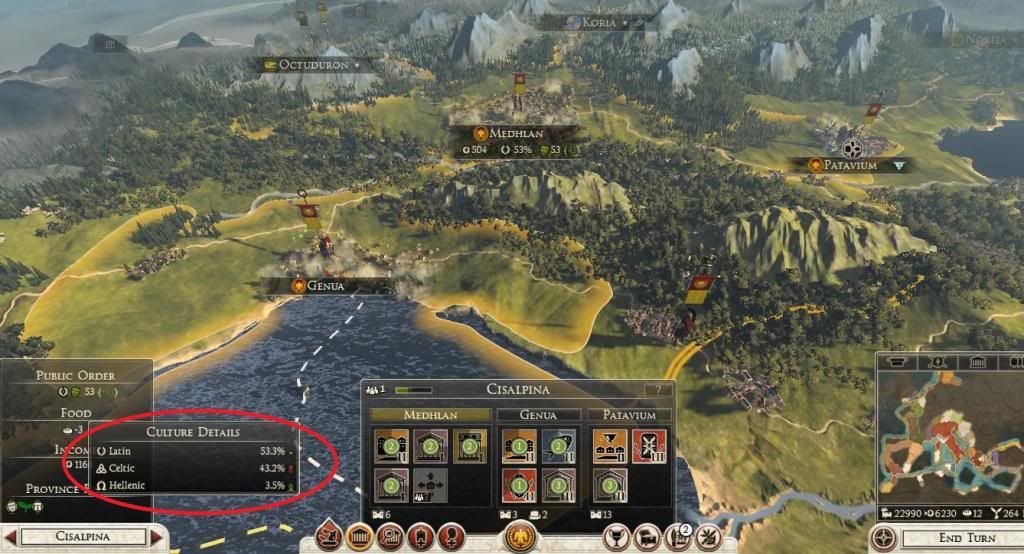
Task: Select Medhlan's building expansion slot with arrows
Action: 429,486
